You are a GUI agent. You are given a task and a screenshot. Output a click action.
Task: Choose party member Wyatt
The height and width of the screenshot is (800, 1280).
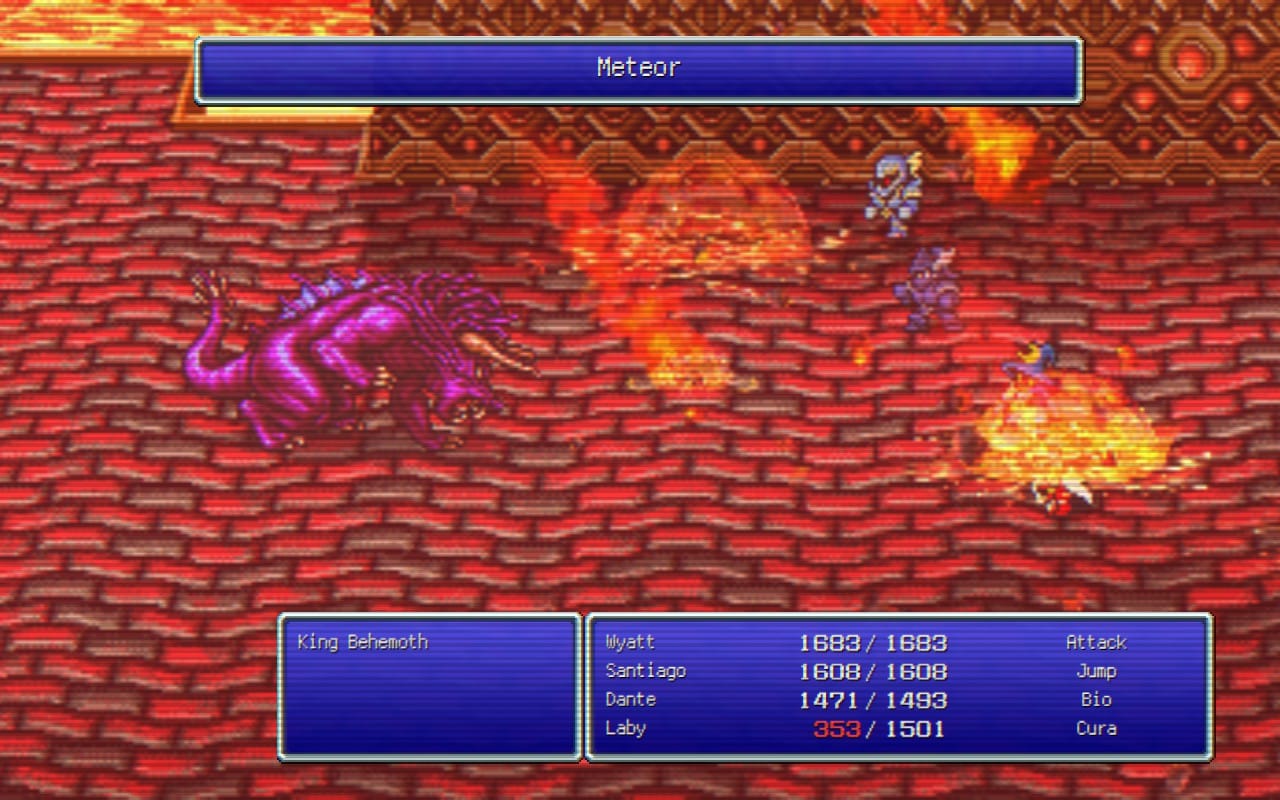click(x=630, y=642)
